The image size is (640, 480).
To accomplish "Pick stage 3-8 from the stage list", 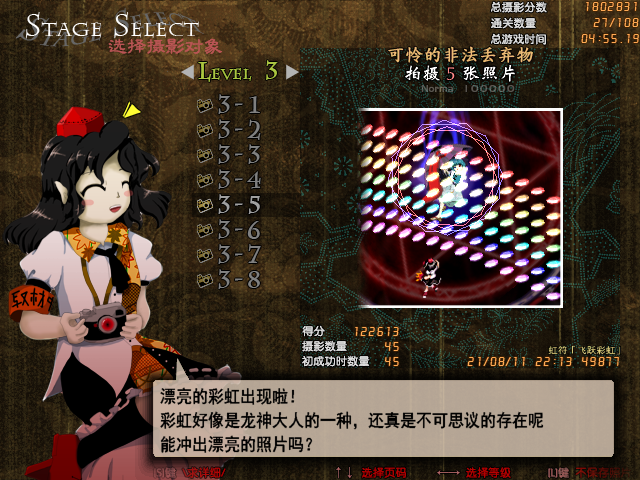I will (230, 280).
